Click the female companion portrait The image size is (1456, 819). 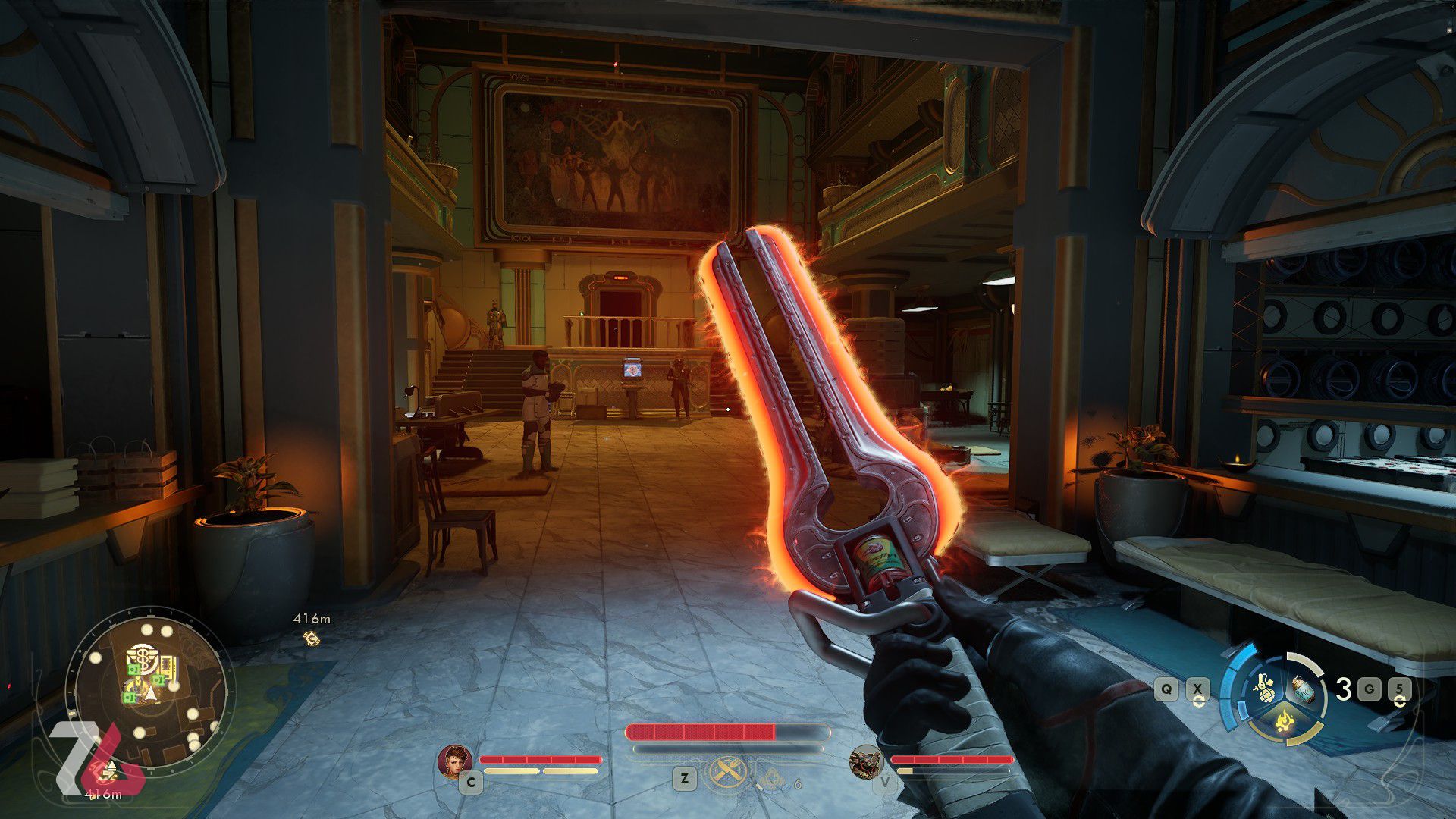[x=454, y=761]
